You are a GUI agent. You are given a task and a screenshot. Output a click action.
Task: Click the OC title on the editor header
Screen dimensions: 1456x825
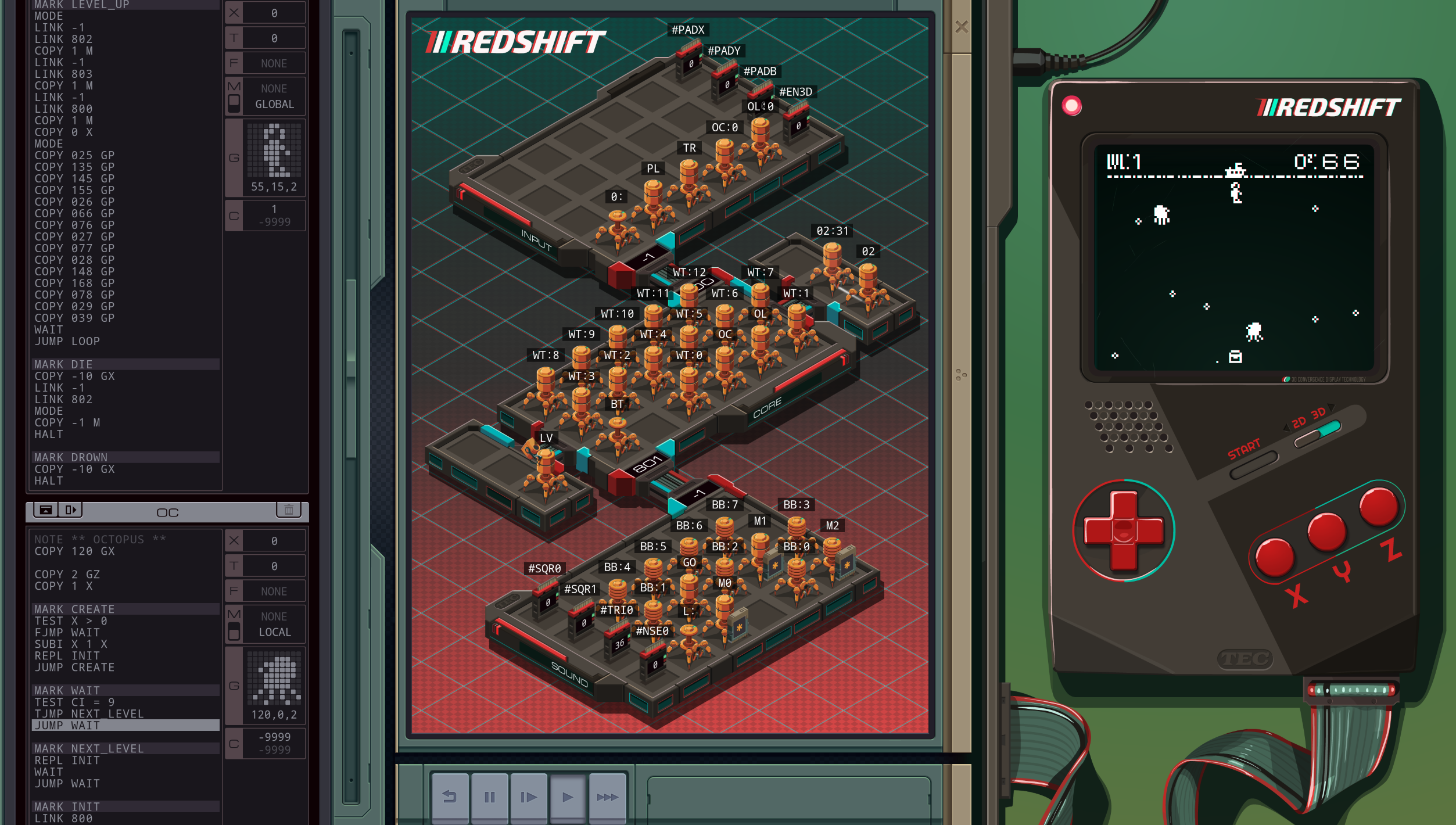pyautogui.click(x=167, y=512)
